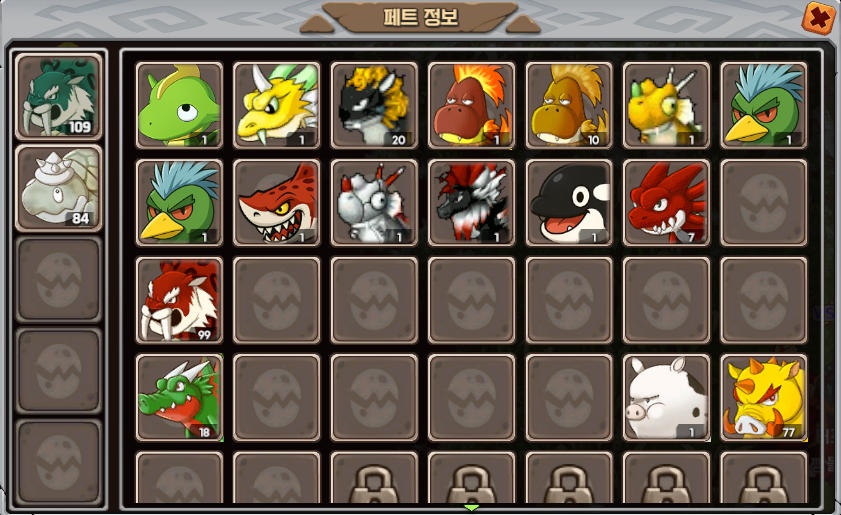Close the pet info window
Viewport: 841px width, 515px height.
(x=818, y=18)
